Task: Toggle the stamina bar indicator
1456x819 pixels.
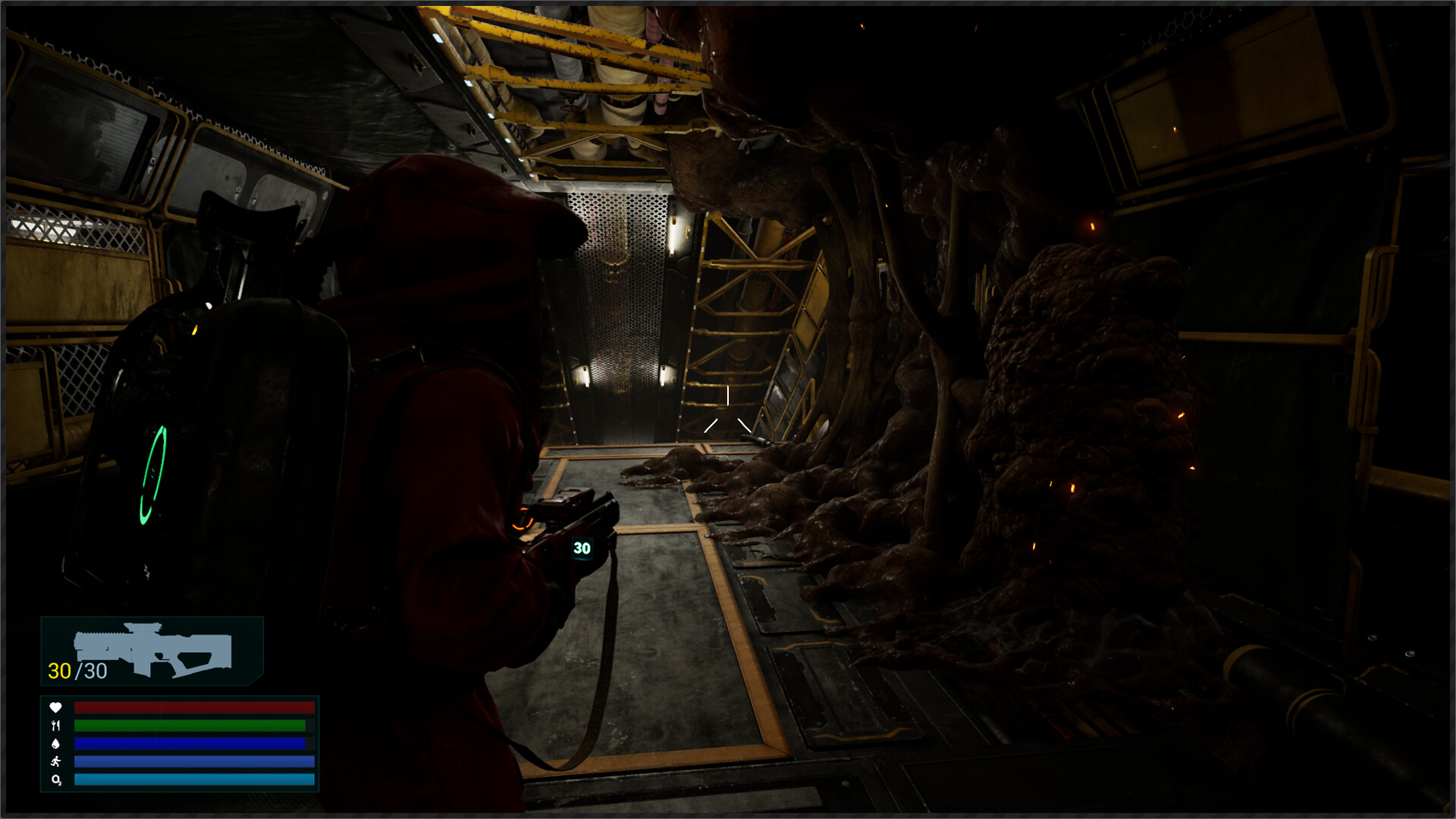Action: tap(193, 762)
